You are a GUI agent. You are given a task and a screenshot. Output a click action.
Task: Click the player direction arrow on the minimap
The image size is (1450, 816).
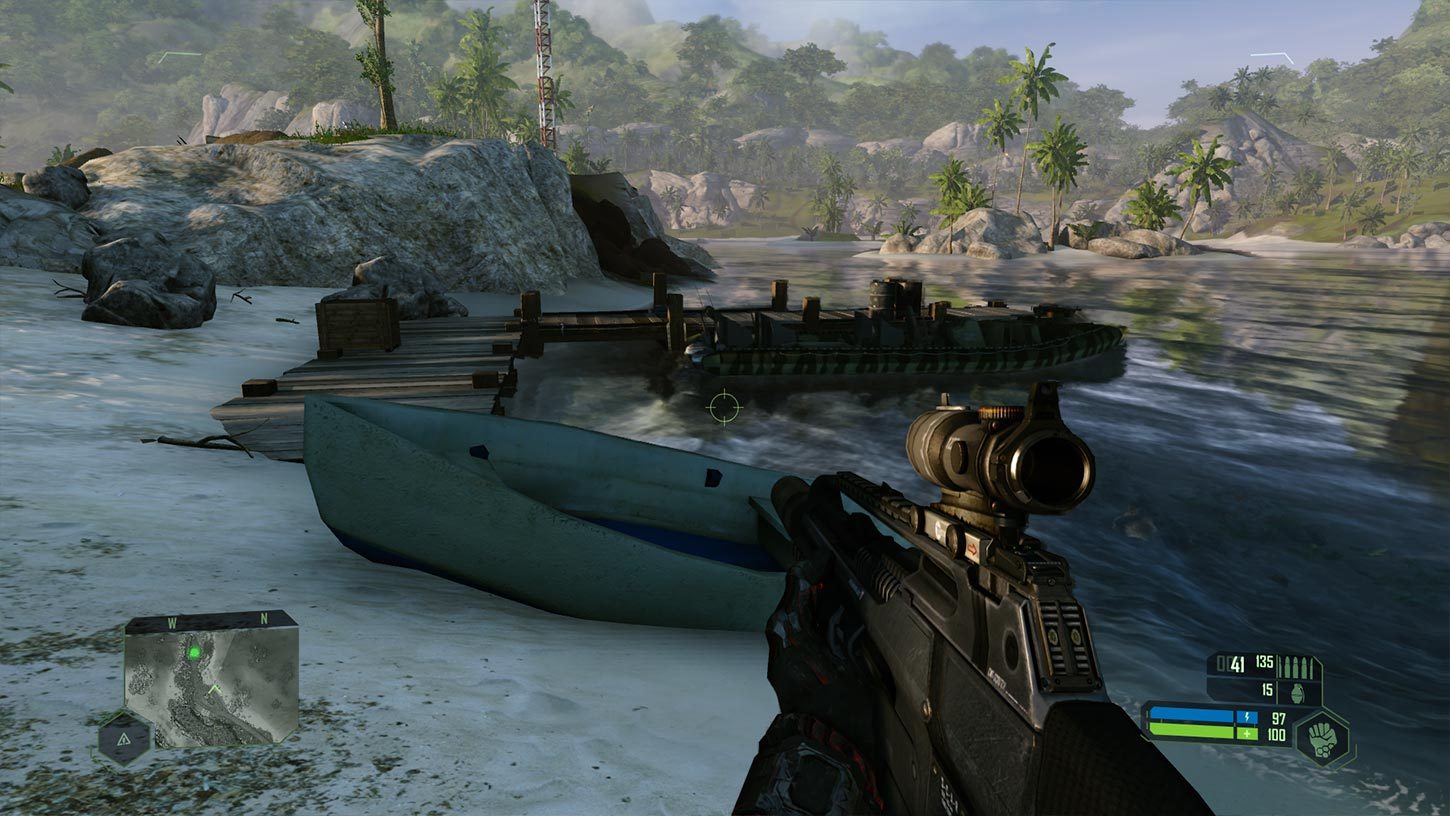(x=215, y=689)
